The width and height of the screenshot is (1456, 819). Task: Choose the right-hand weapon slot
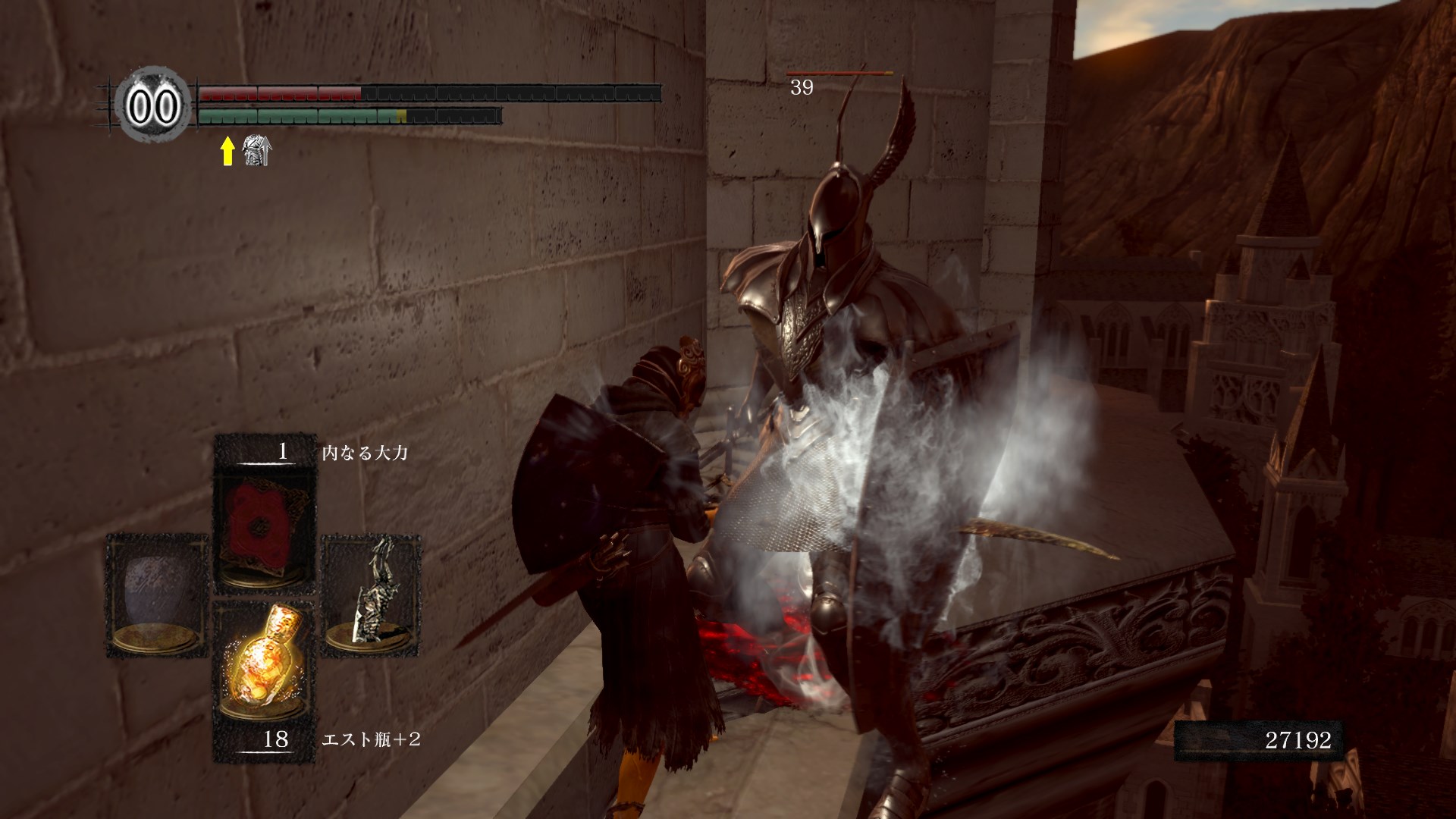pos(372,593)
